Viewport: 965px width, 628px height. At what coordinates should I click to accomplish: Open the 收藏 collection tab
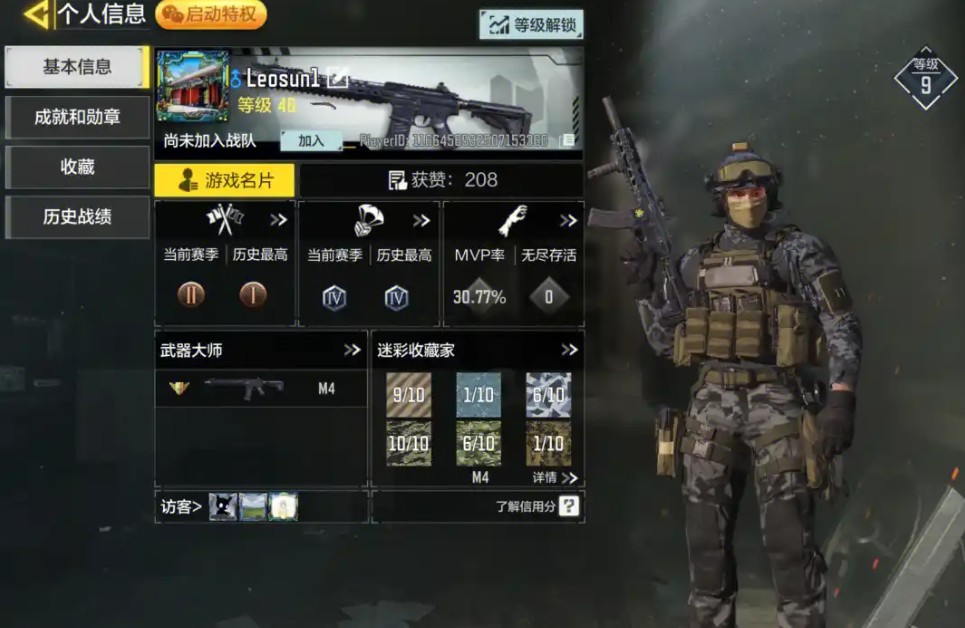(77, 167)
